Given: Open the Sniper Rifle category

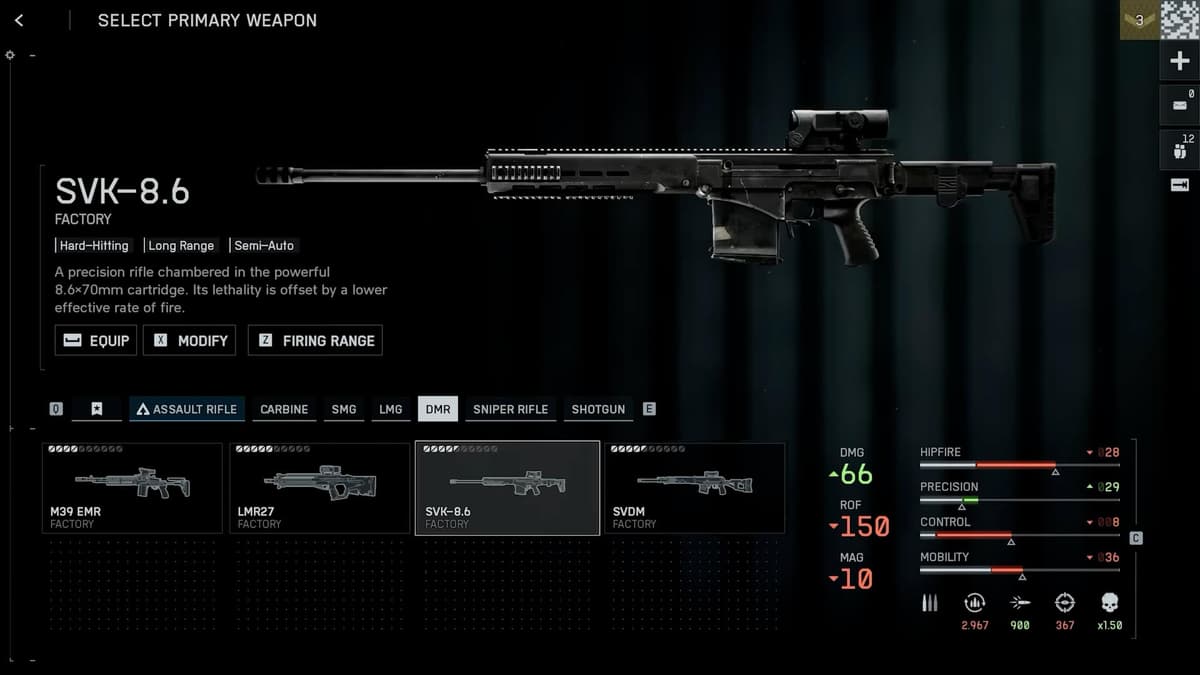Looking at the screenshot, I should coord(510,409).
